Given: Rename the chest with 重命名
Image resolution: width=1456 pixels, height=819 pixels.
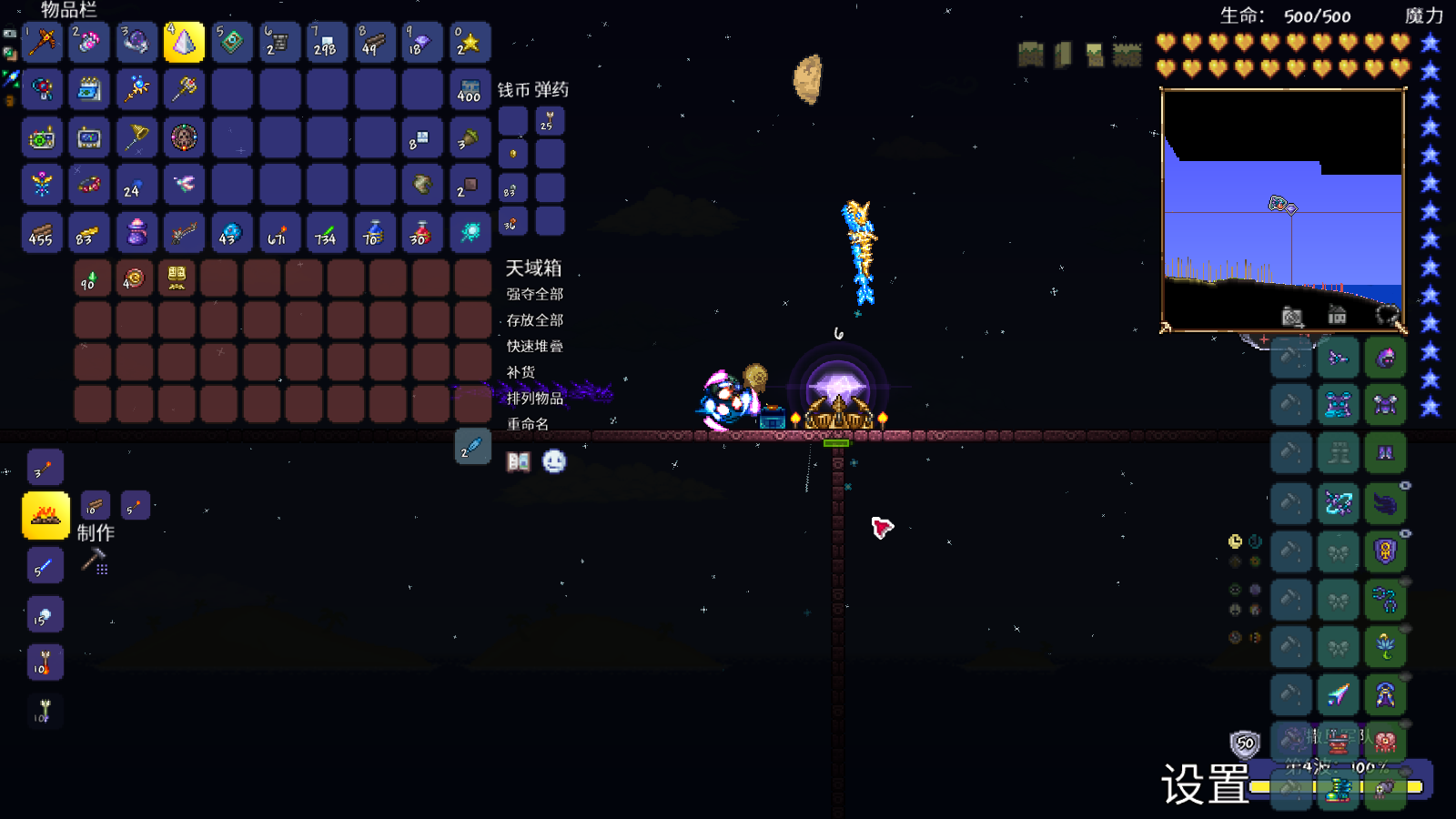Looking at the screenshot, I should [528, 424].
